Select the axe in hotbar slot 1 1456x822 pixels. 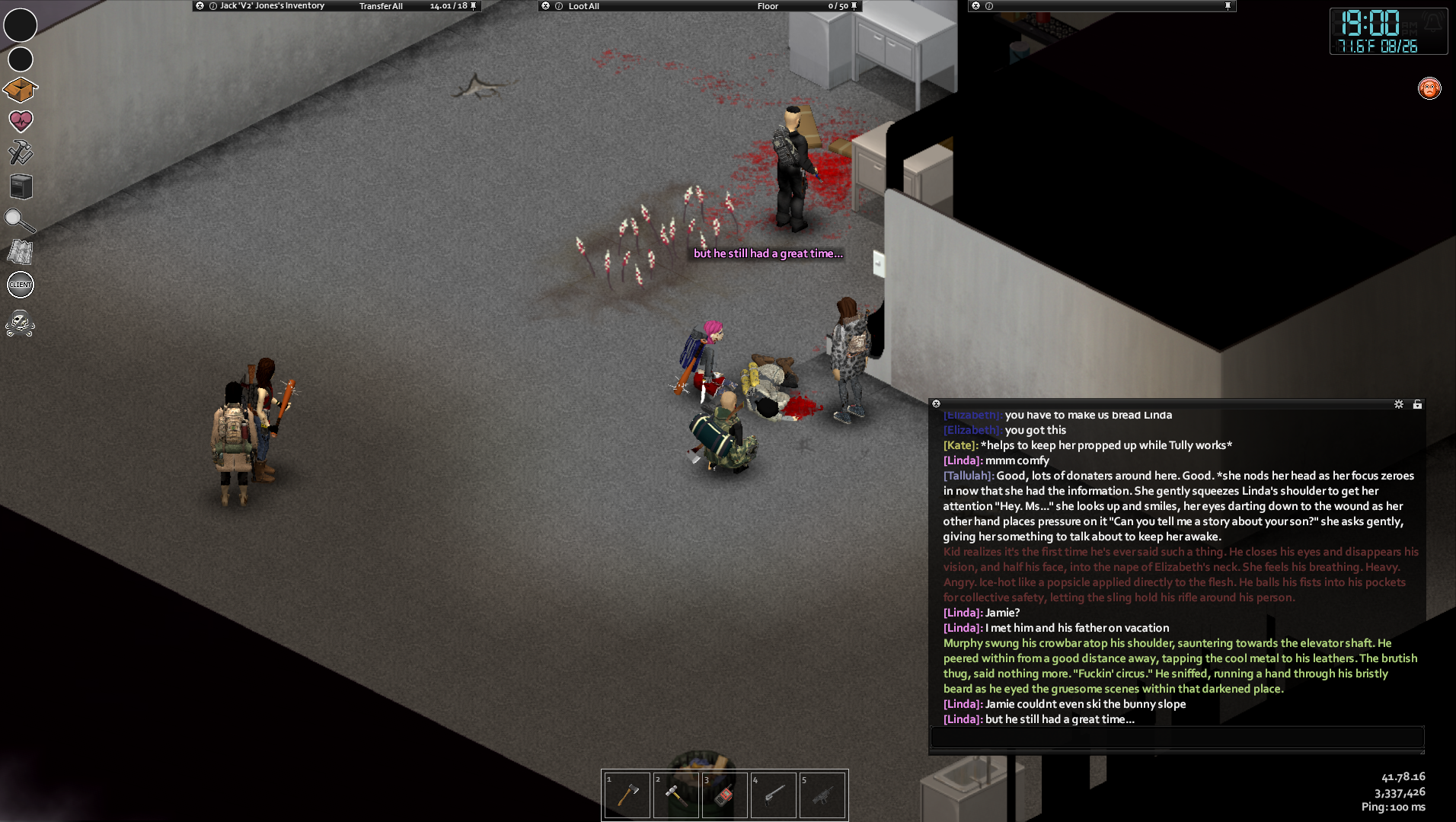coord(627,795)
